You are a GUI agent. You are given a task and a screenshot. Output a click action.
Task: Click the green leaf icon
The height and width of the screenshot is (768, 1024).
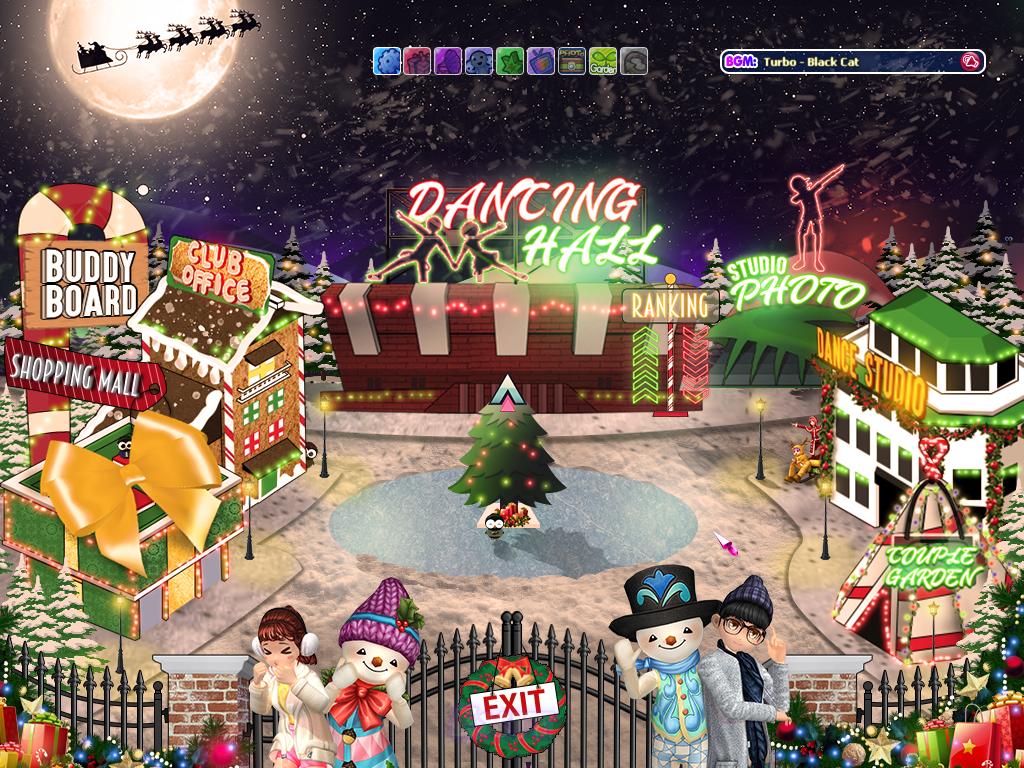point(510,61)
